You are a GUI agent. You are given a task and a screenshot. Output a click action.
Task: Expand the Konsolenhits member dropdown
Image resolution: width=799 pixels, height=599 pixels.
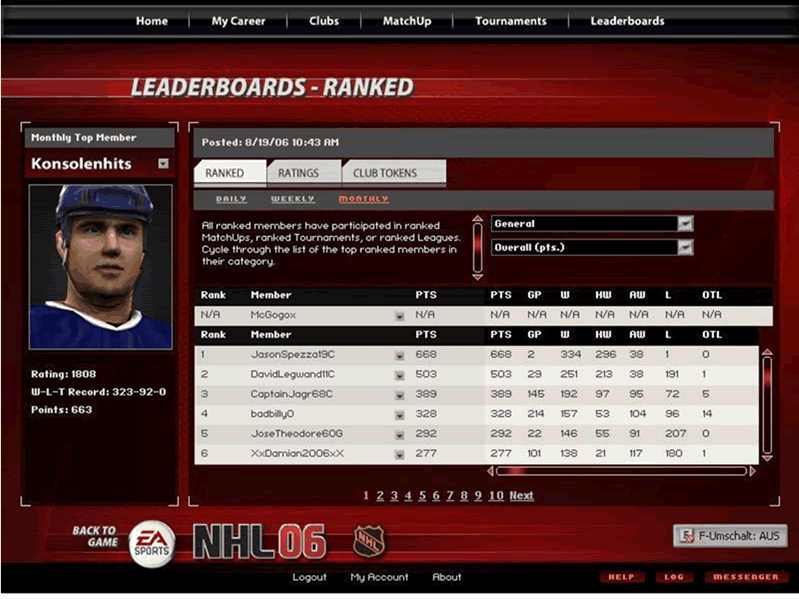click(163, 164)
